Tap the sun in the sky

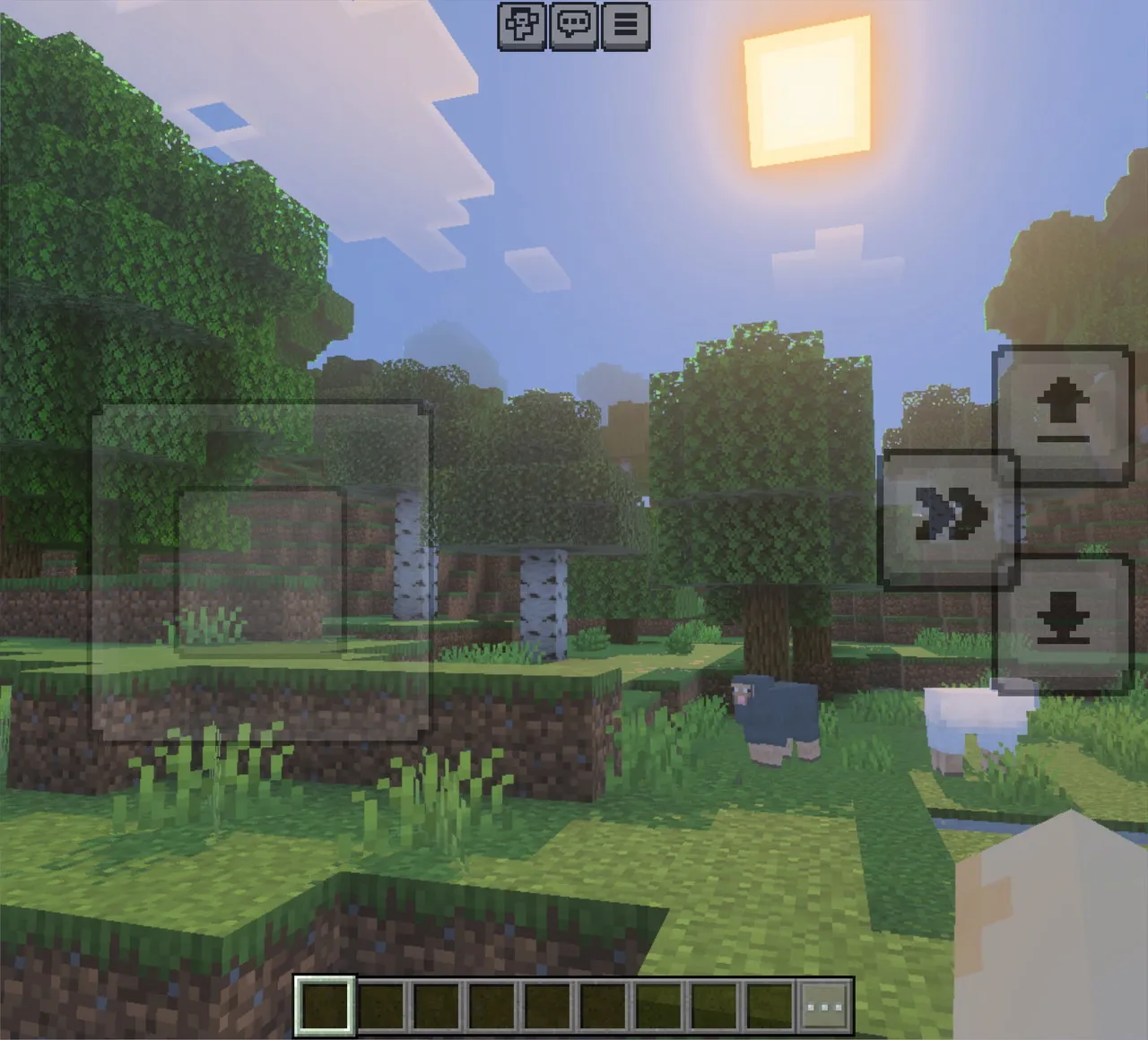click(x=805, y=88)
